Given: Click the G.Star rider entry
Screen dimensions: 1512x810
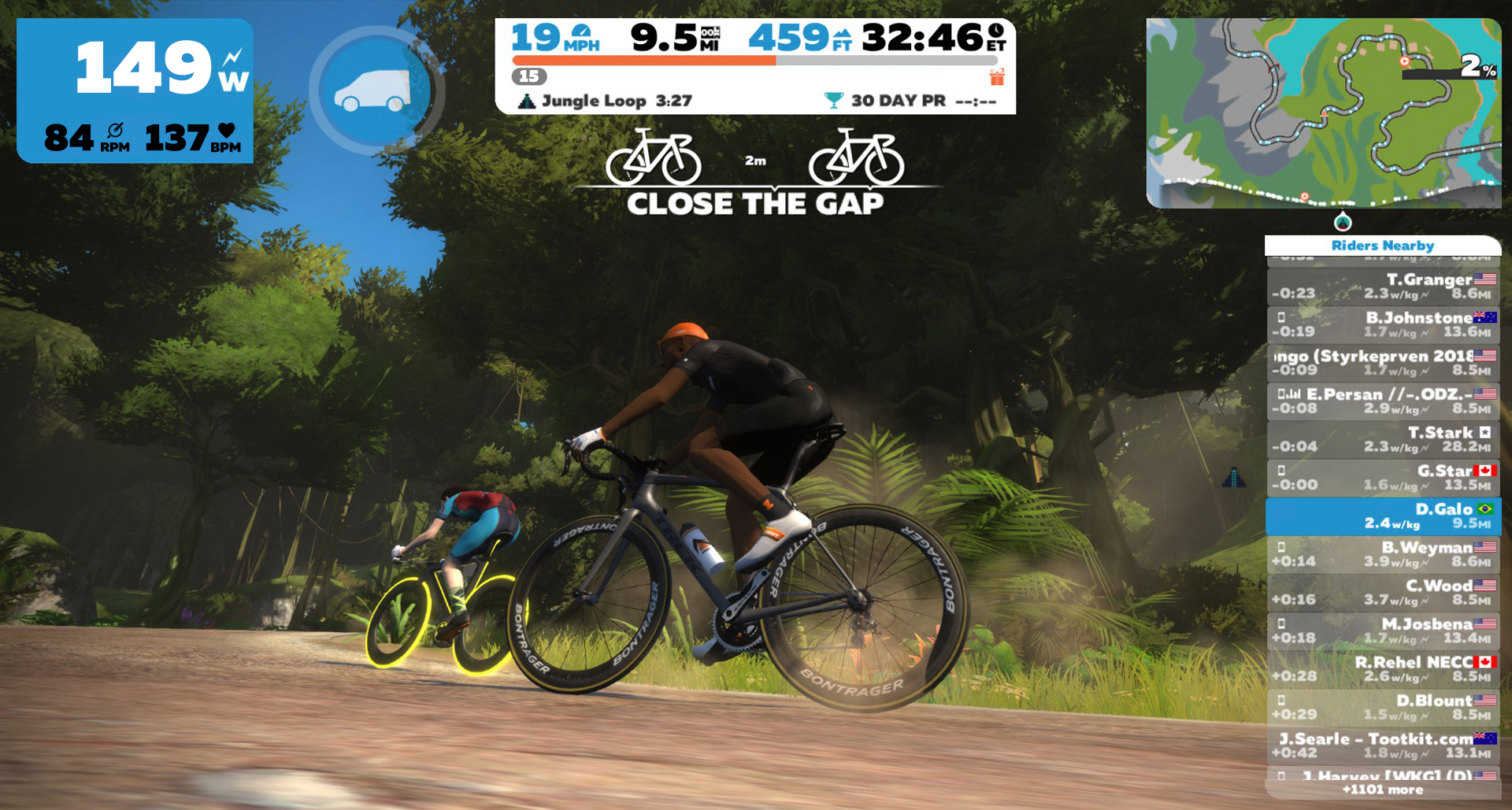Looking at the screenshot, I should [x=1383, y=478].
